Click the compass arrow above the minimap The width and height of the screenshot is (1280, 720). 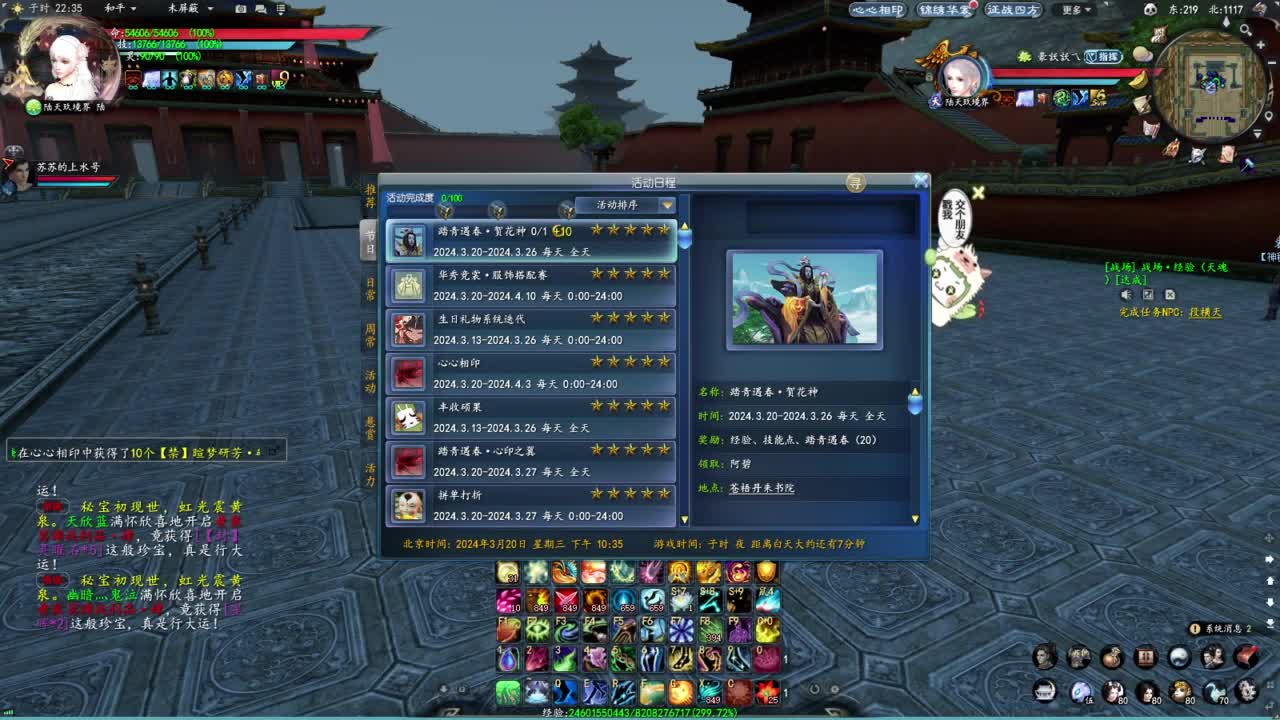tap(1227, 23)
